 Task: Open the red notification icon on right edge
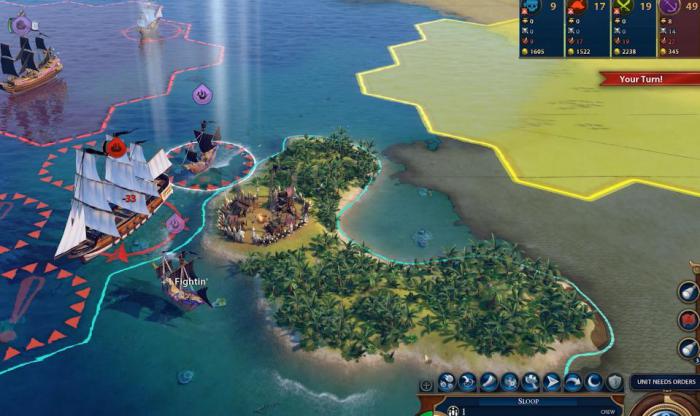coord(689,320)
